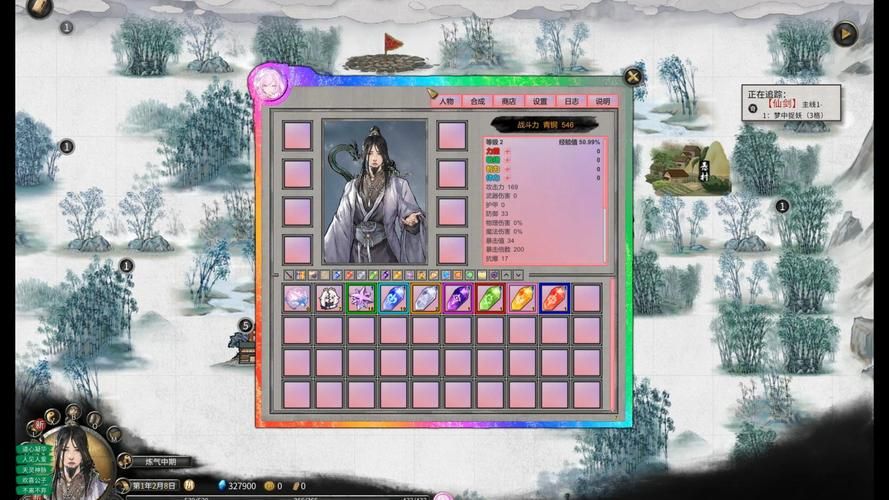889x500 pixels.
Task: Open the 合成 crafting tab
Action: (x=477, y=101)
